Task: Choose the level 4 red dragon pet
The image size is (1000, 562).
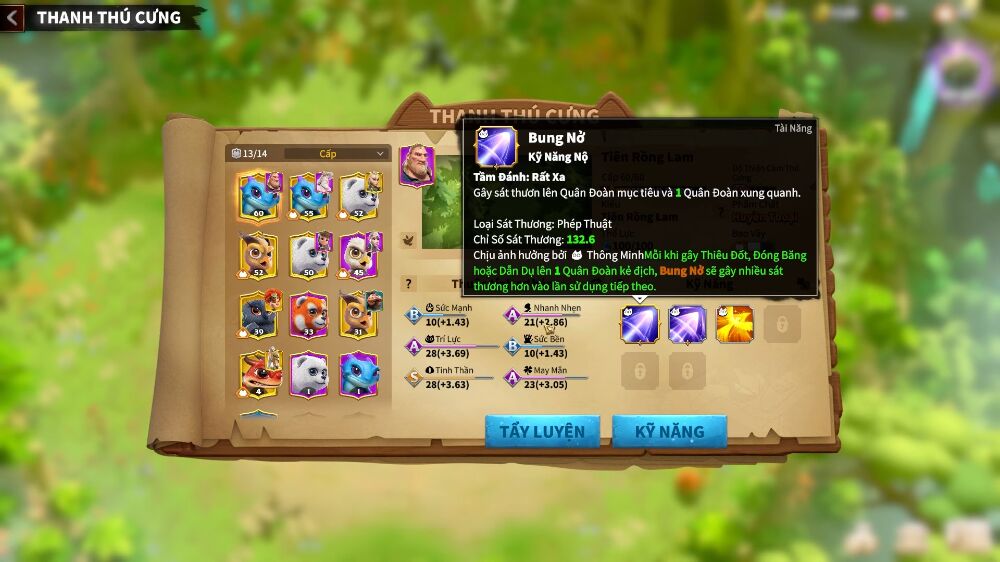Action: point(259,372)
